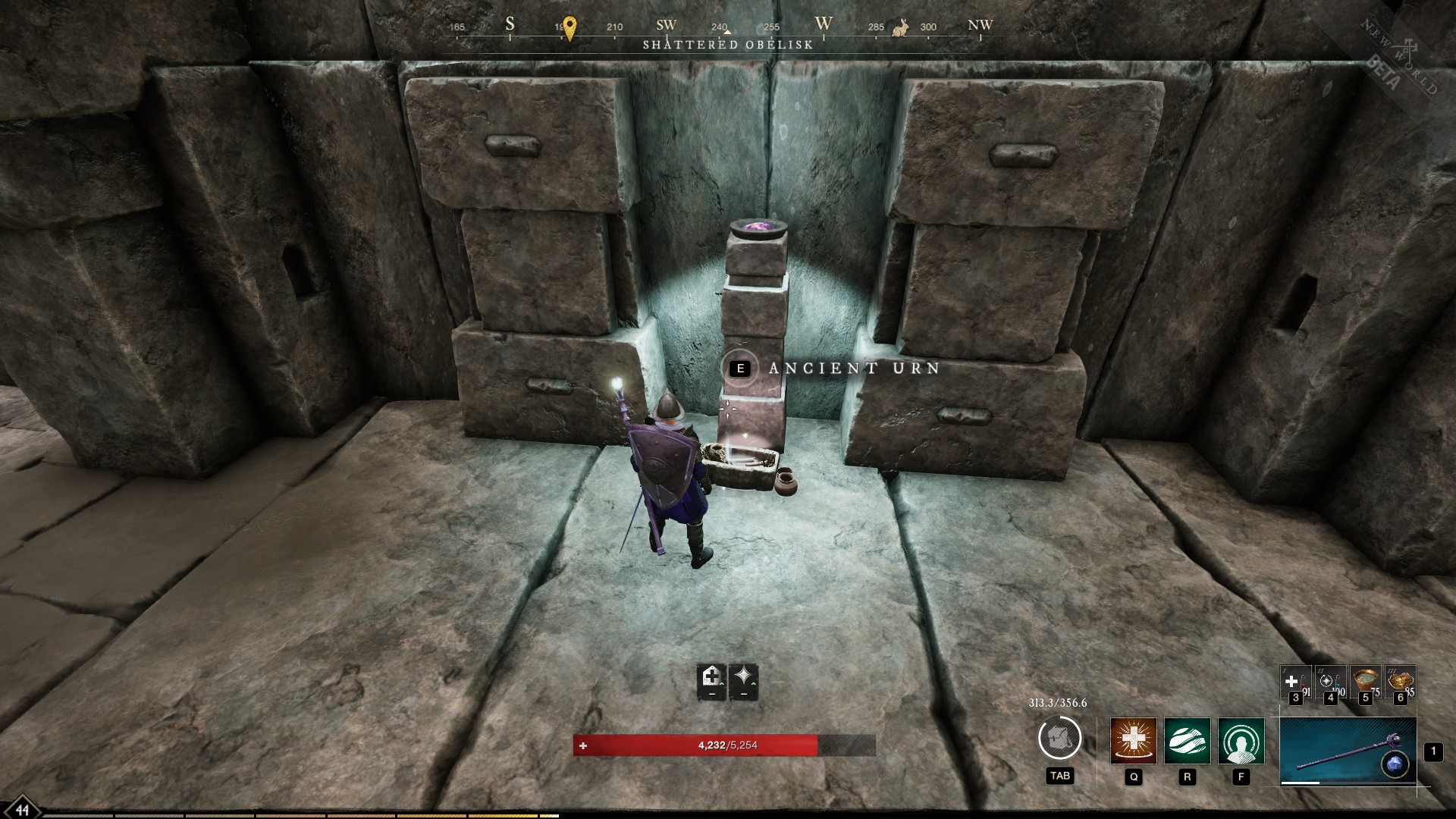The height and width of the screenshot is (819, 1456).
Task: Click the green upgrade arrow on the buff
Action: coord(721,685)
